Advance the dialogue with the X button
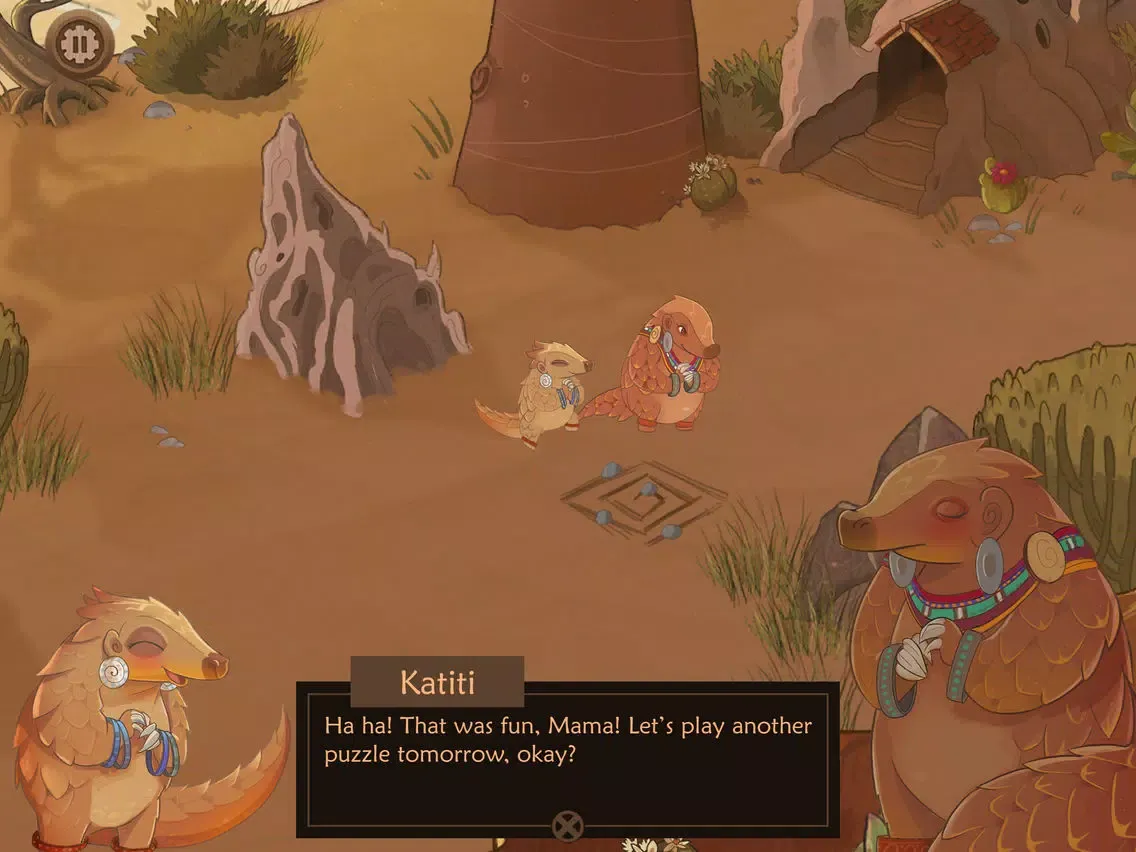The image size is (1136, 852). click(x=567, y=826)
